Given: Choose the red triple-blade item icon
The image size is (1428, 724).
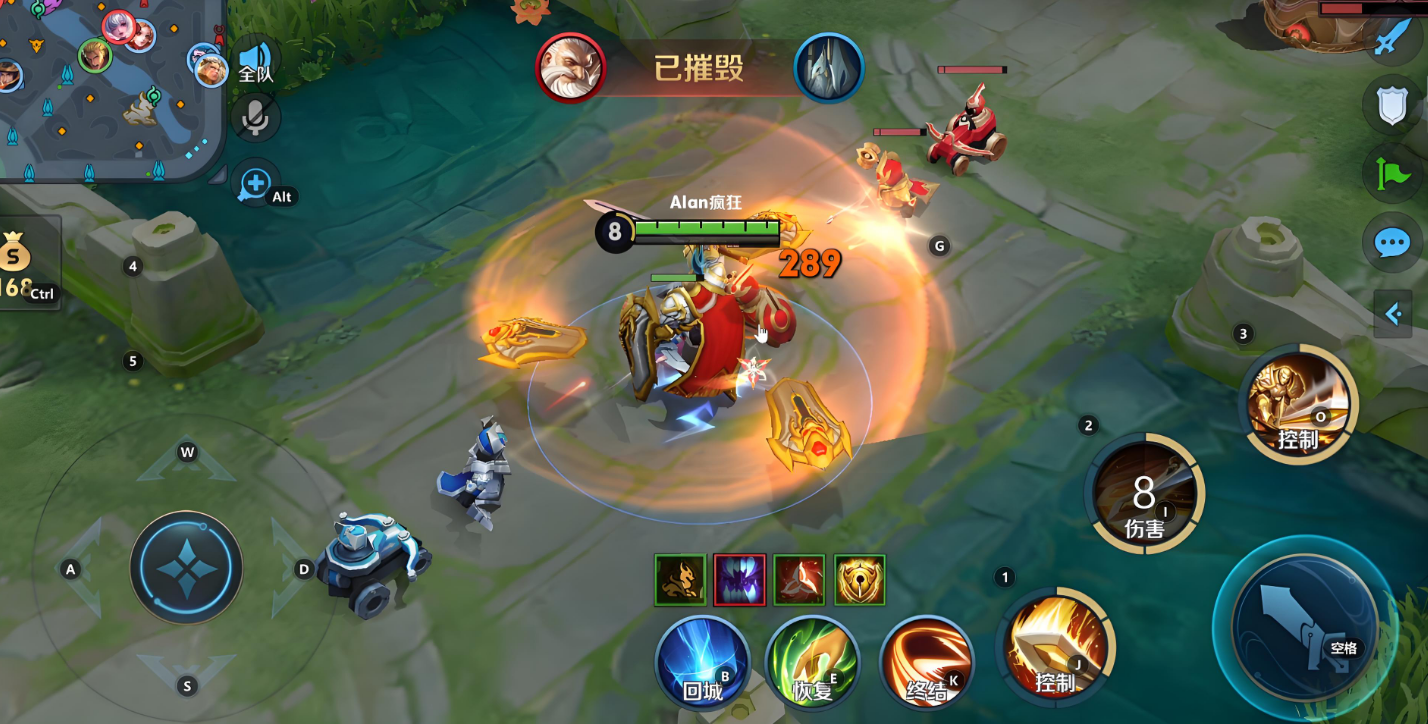Looking at the screenshot, I should click(x=799, y=580).
